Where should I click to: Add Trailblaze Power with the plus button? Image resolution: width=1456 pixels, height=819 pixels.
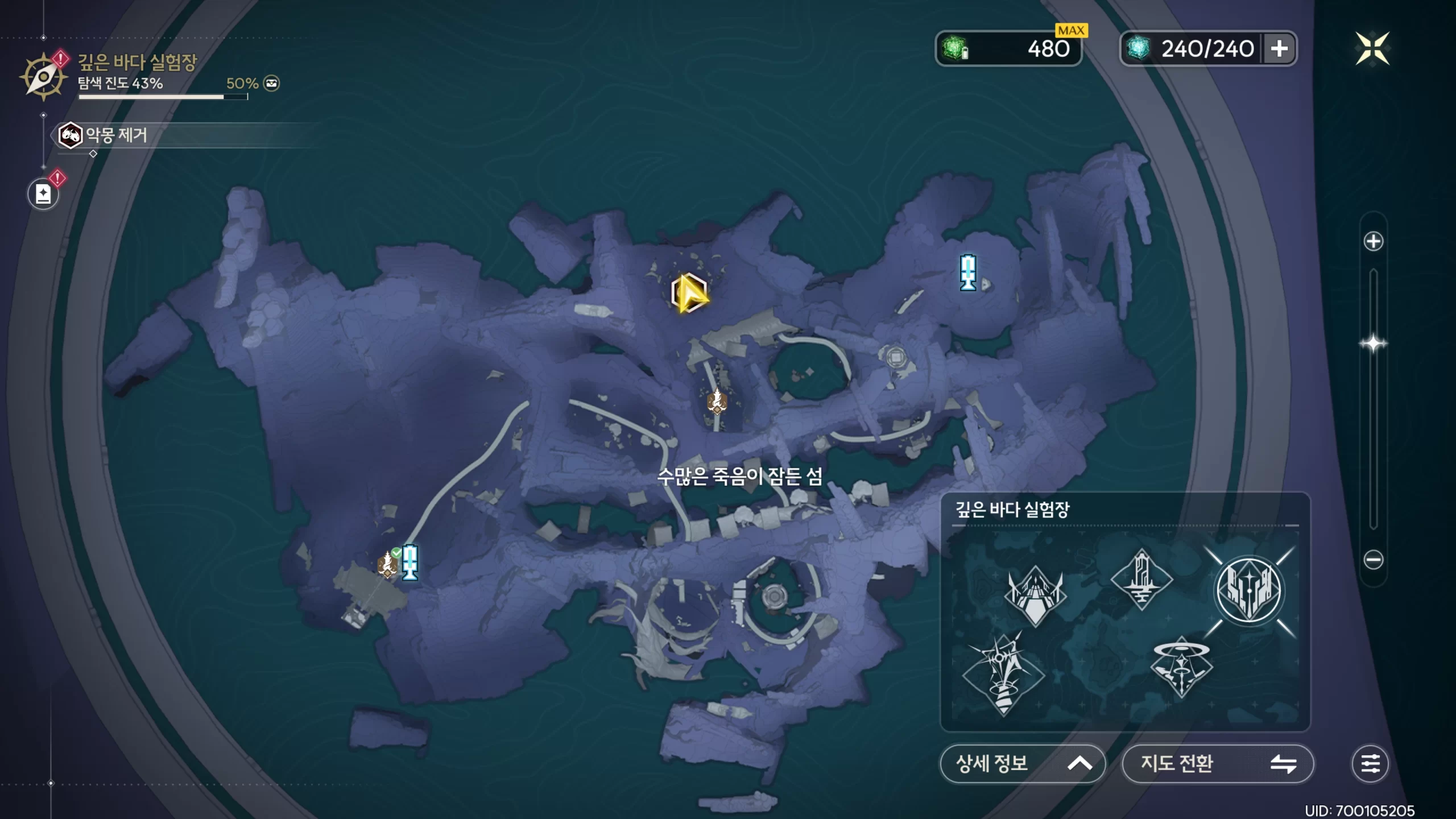(x=1279, y=49)
